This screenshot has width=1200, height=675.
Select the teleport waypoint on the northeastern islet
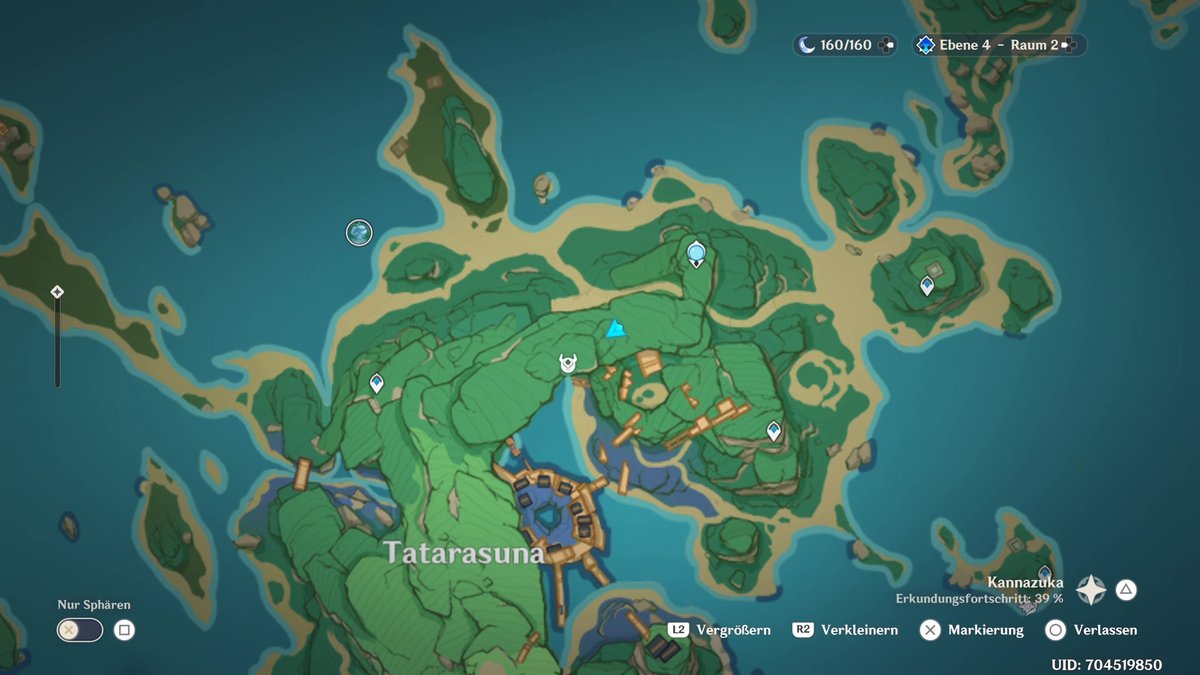point(927,286)
